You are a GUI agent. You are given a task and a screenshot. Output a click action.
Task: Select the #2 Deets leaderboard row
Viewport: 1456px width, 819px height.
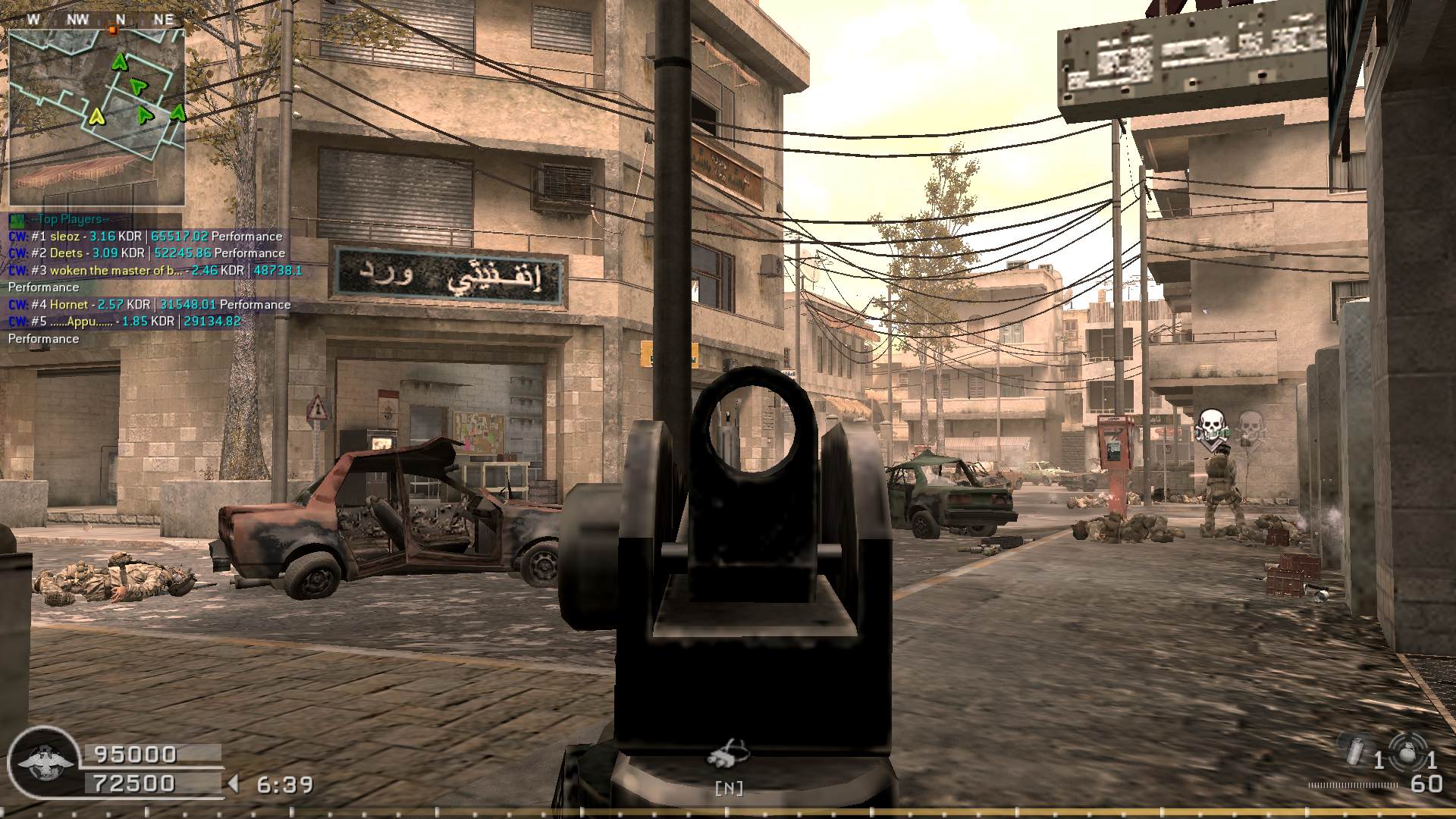pos(147,253)
